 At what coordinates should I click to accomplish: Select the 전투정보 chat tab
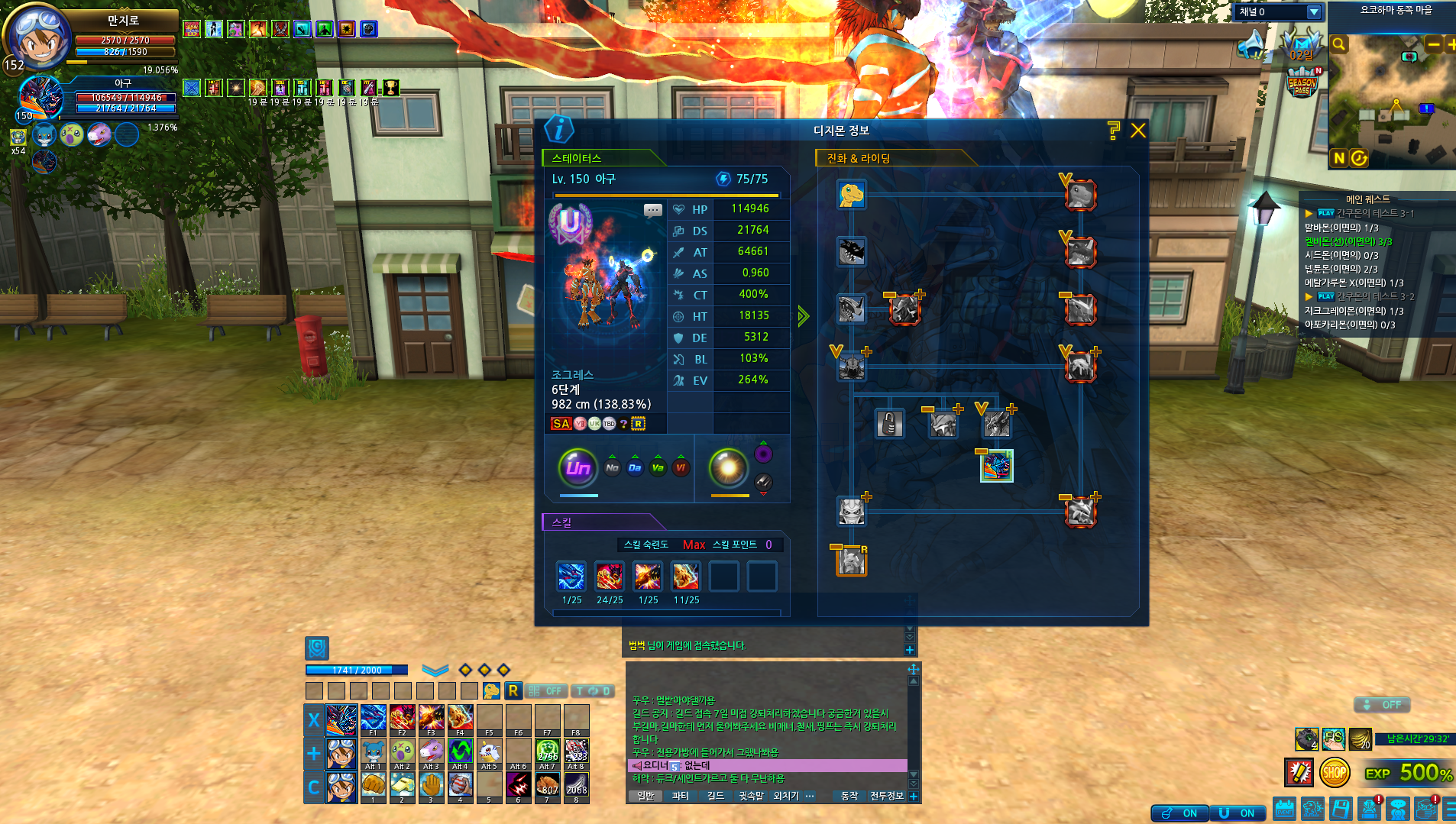(886, 796)
